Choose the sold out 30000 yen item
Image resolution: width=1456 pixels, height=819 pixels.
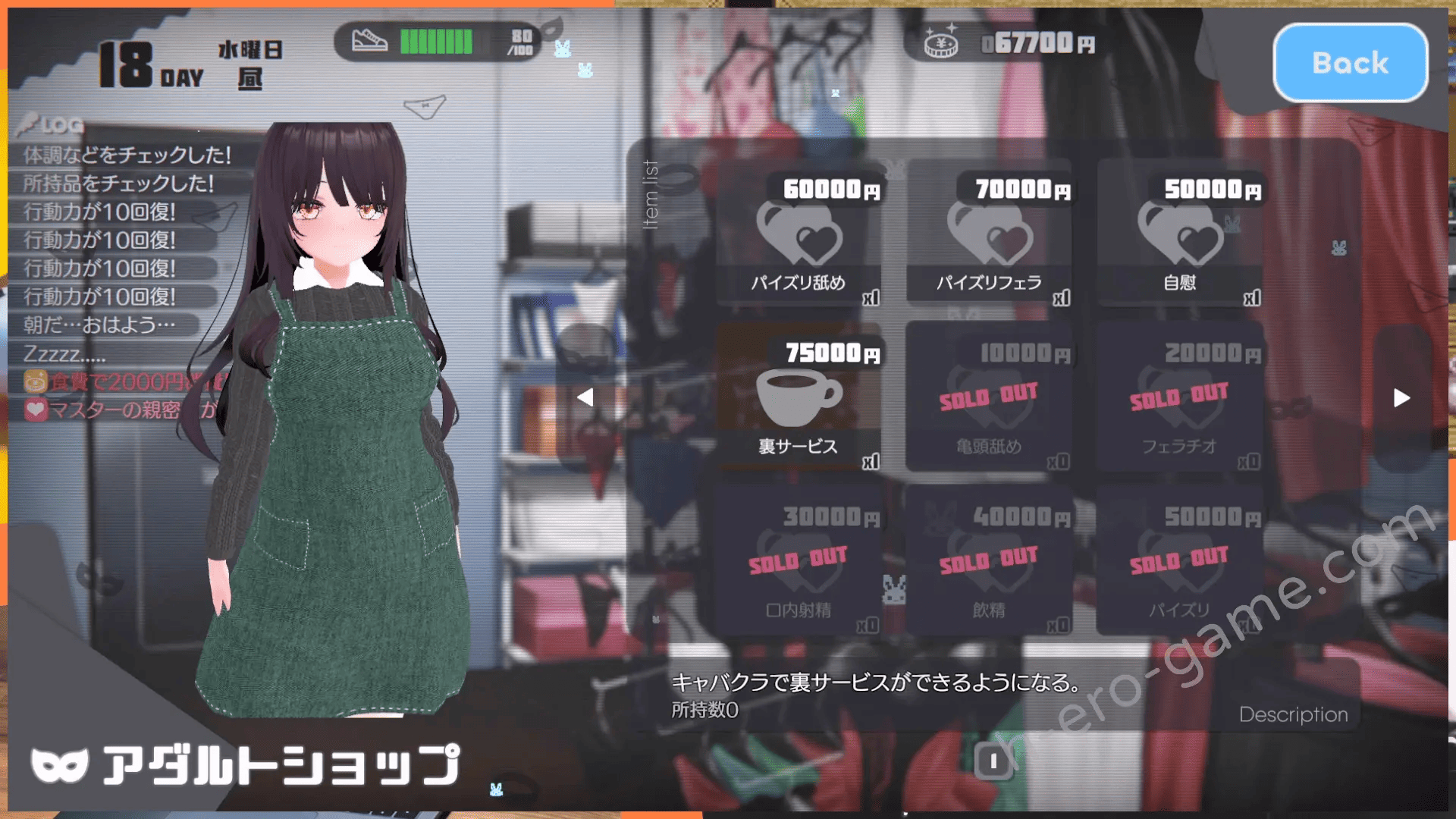[799, 561]
